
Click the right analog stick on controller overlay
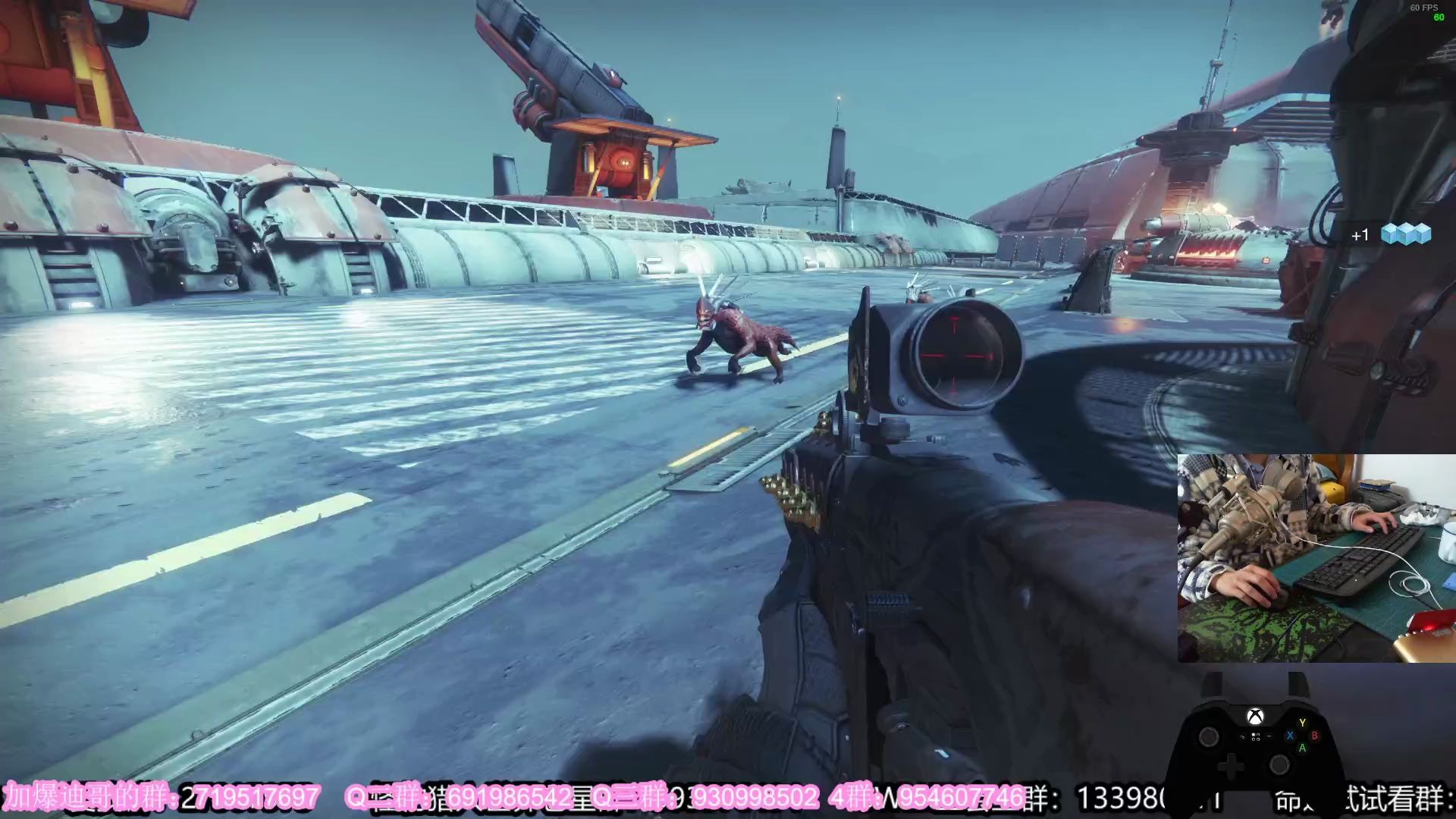1279,766
